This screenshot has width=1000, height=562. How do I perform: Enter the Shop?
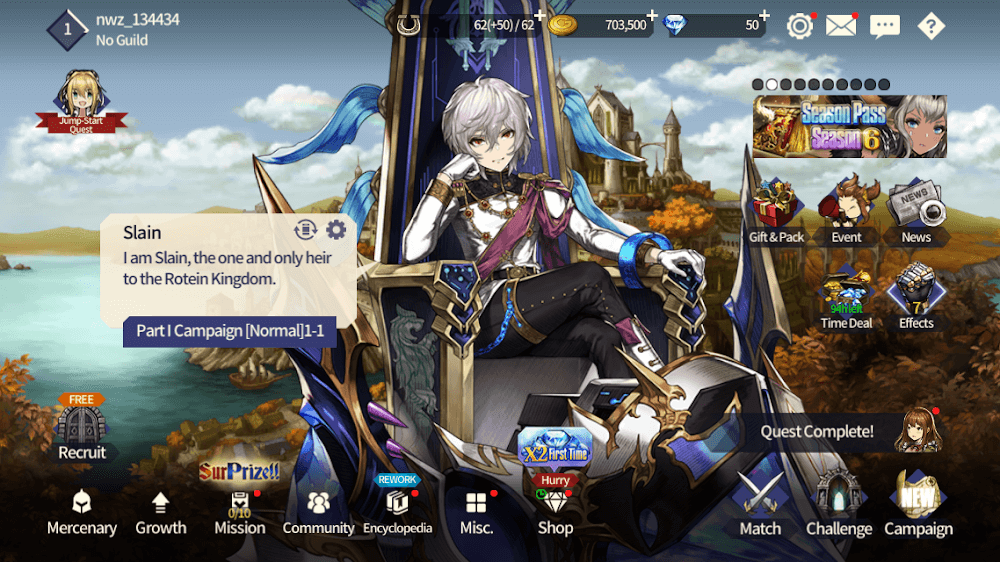click(x=555, y=510)
